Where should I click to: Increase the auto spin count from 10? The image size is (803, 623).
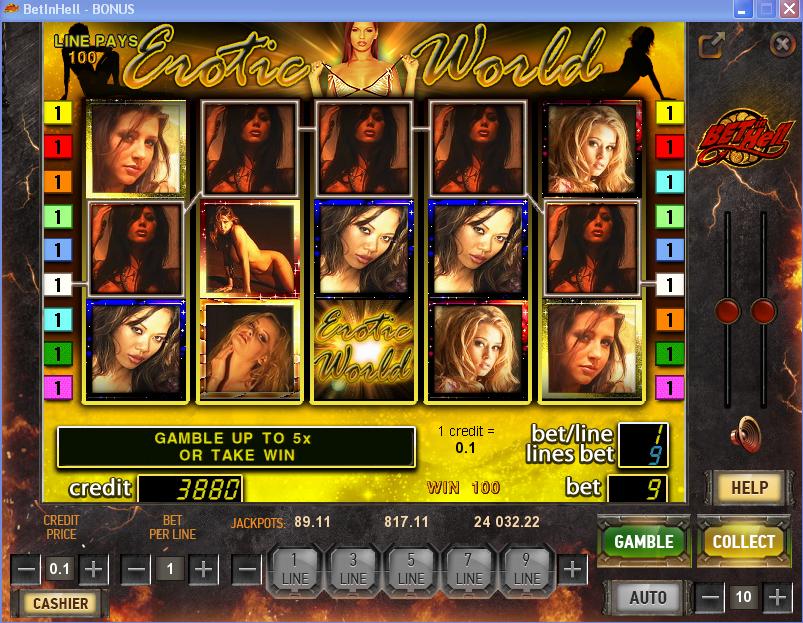click(x=777, y=597)
